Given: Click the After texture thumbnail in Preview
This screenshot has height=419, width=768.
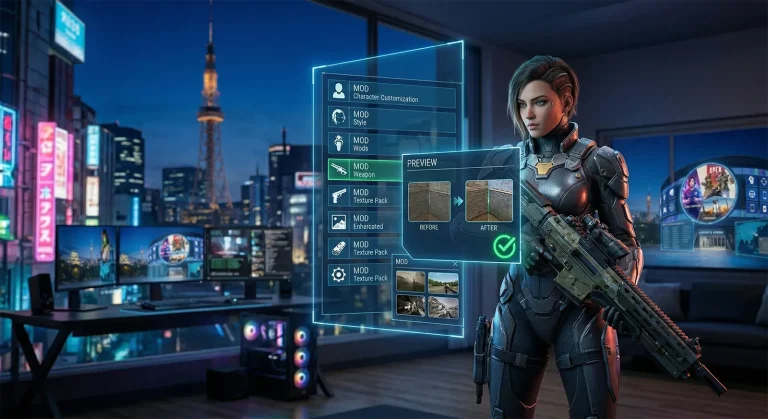Looking at the screenshot, I should pos(489,200).
